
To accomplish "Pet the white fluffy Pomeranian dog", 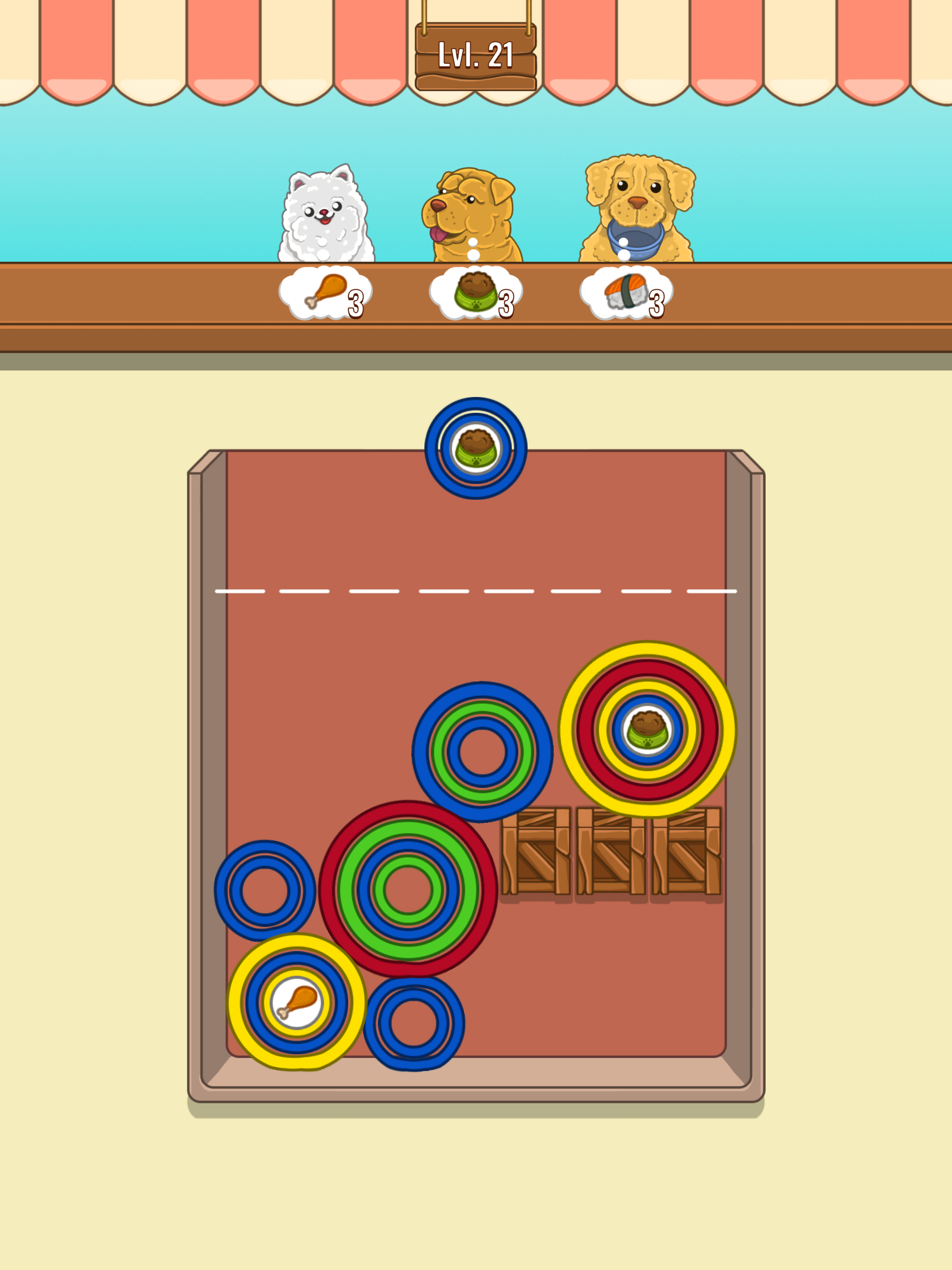I will coord(327,212).
